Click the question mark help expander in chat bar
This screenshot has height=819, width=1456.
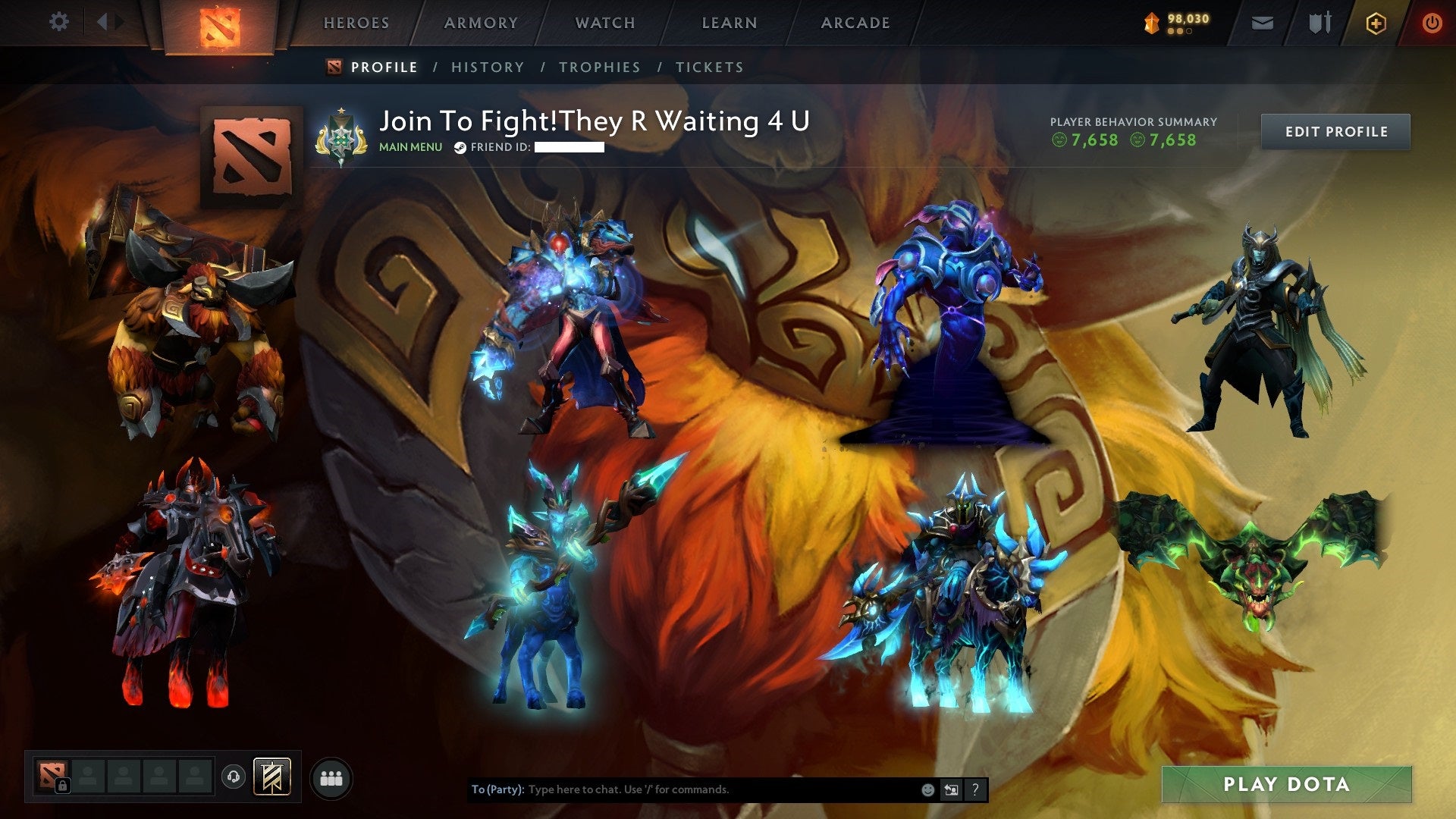pyautogui.click(x=975, y=790)
